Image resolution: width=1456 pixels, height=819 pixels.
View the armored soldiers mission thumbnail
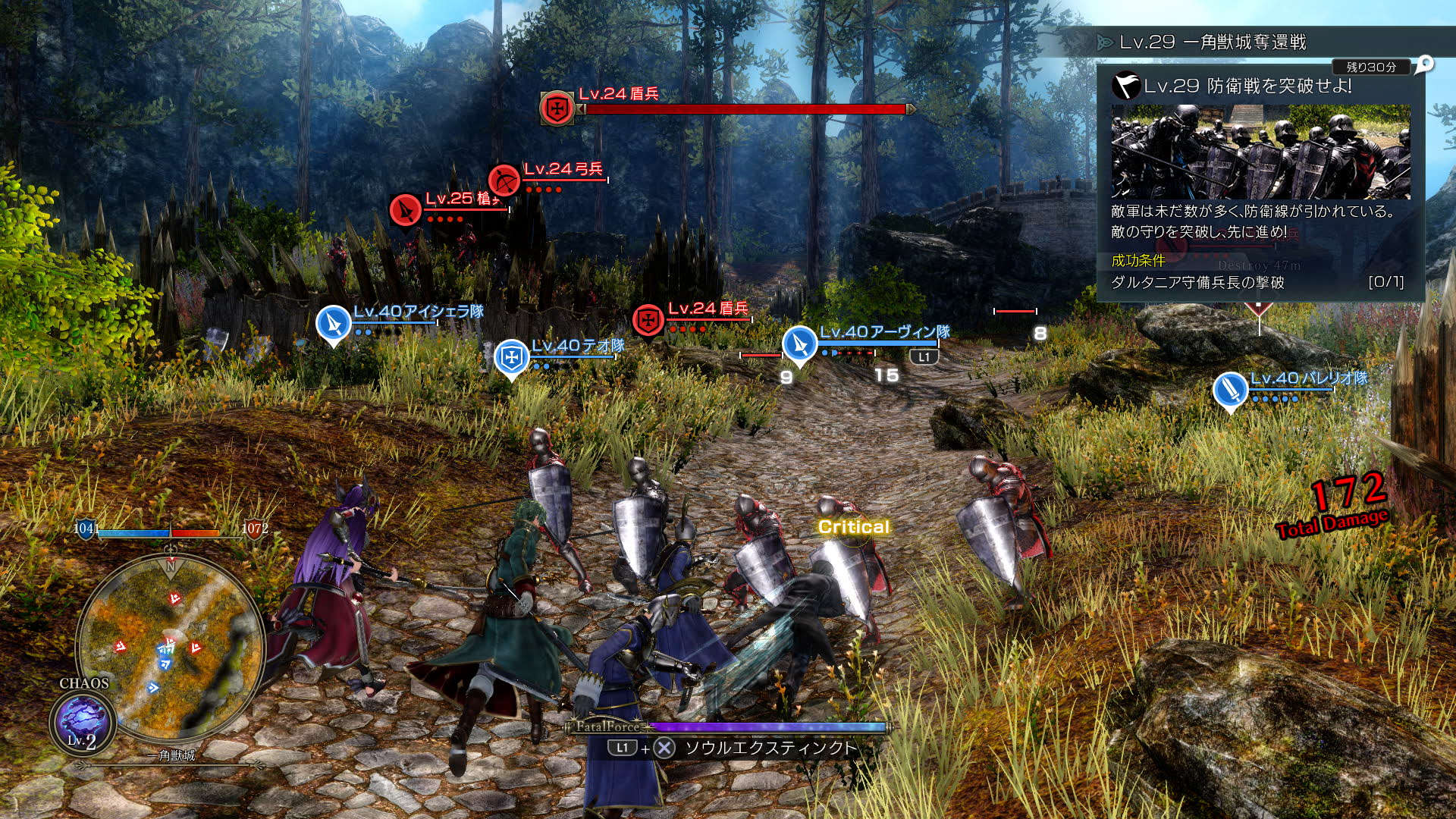tap(1260, 152)
